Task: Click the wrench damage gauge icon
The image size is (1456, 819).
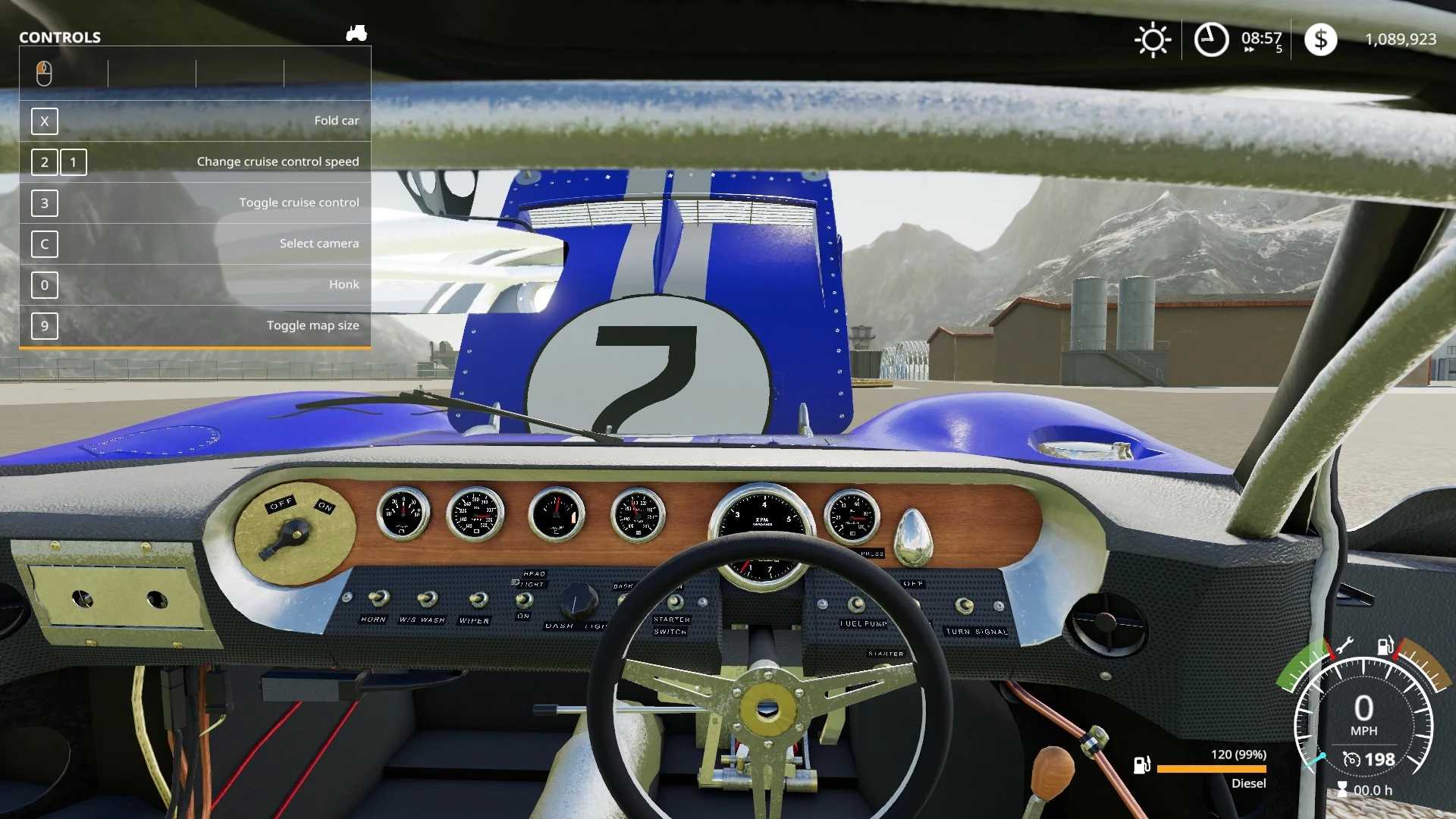Action: pos(1344,647)
